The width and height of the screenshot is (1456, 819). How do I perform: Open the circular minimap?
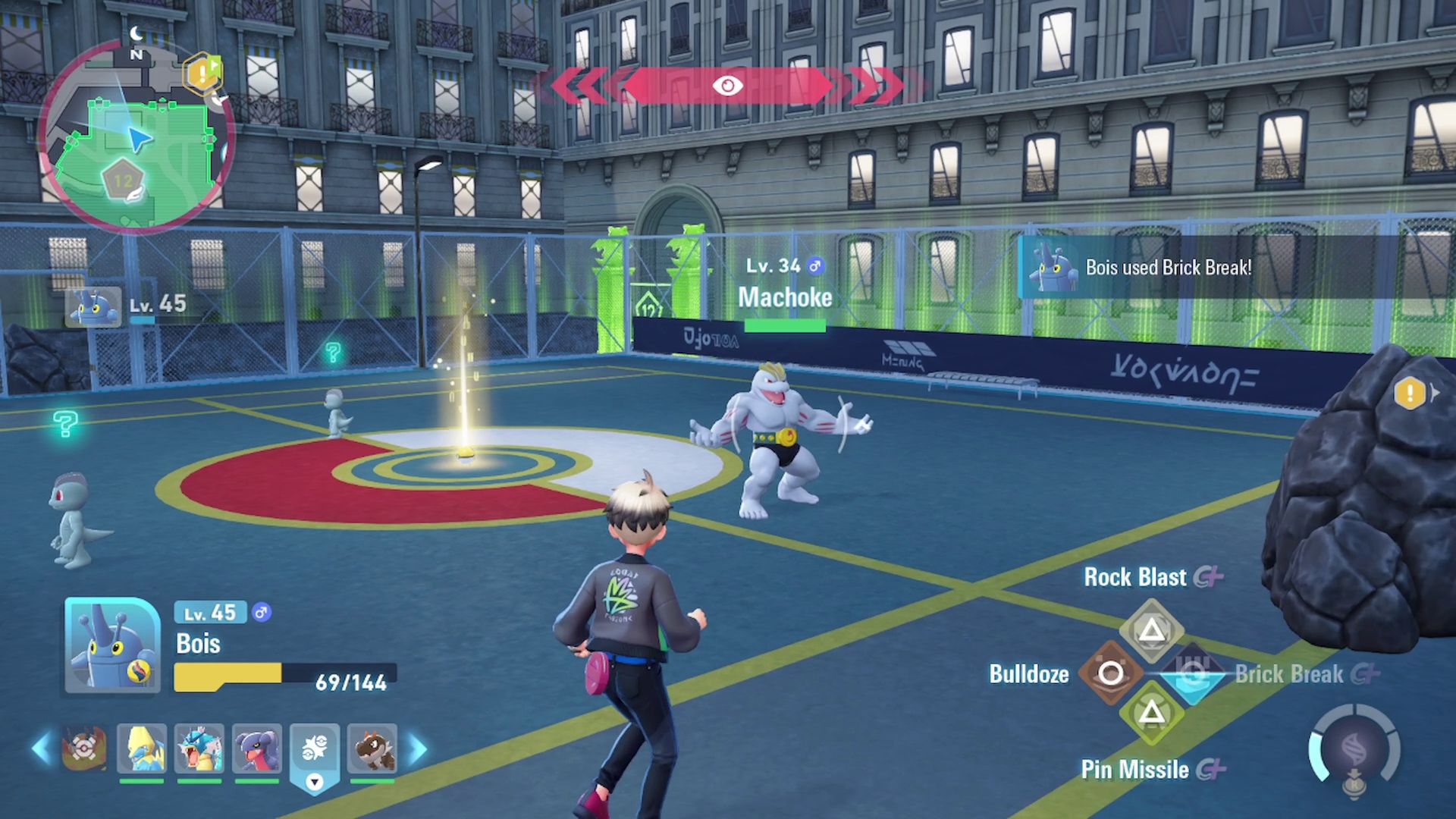(x=136, y=136)
